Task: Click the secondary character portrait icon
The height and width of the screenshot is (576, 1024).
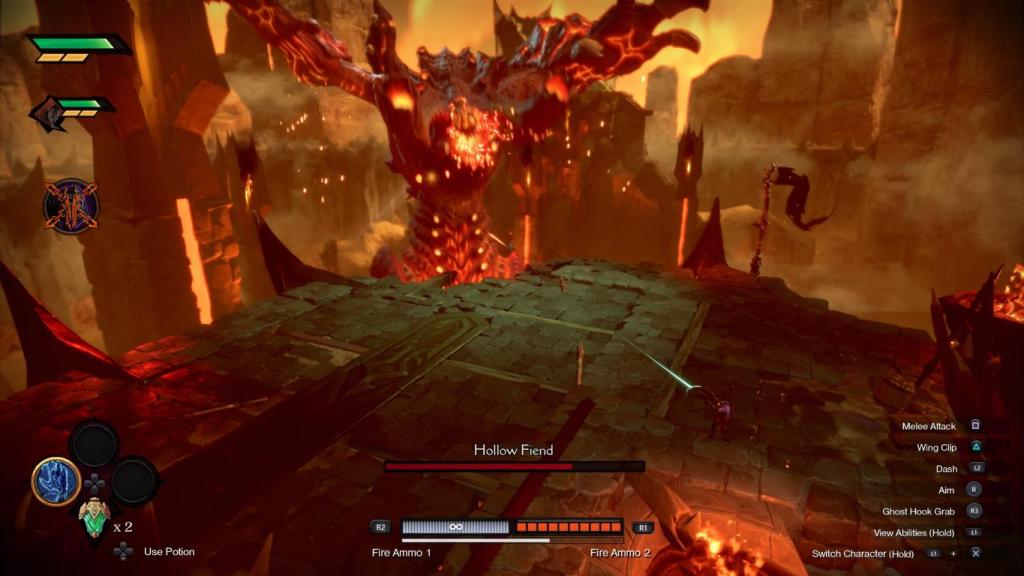Action: click(x=46, y=113)
